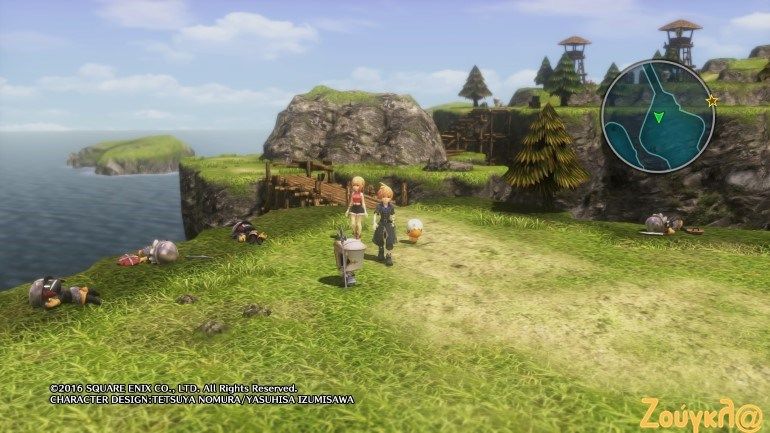
Task: Click the green player arrow on minimap
Action: pos(658,118)
